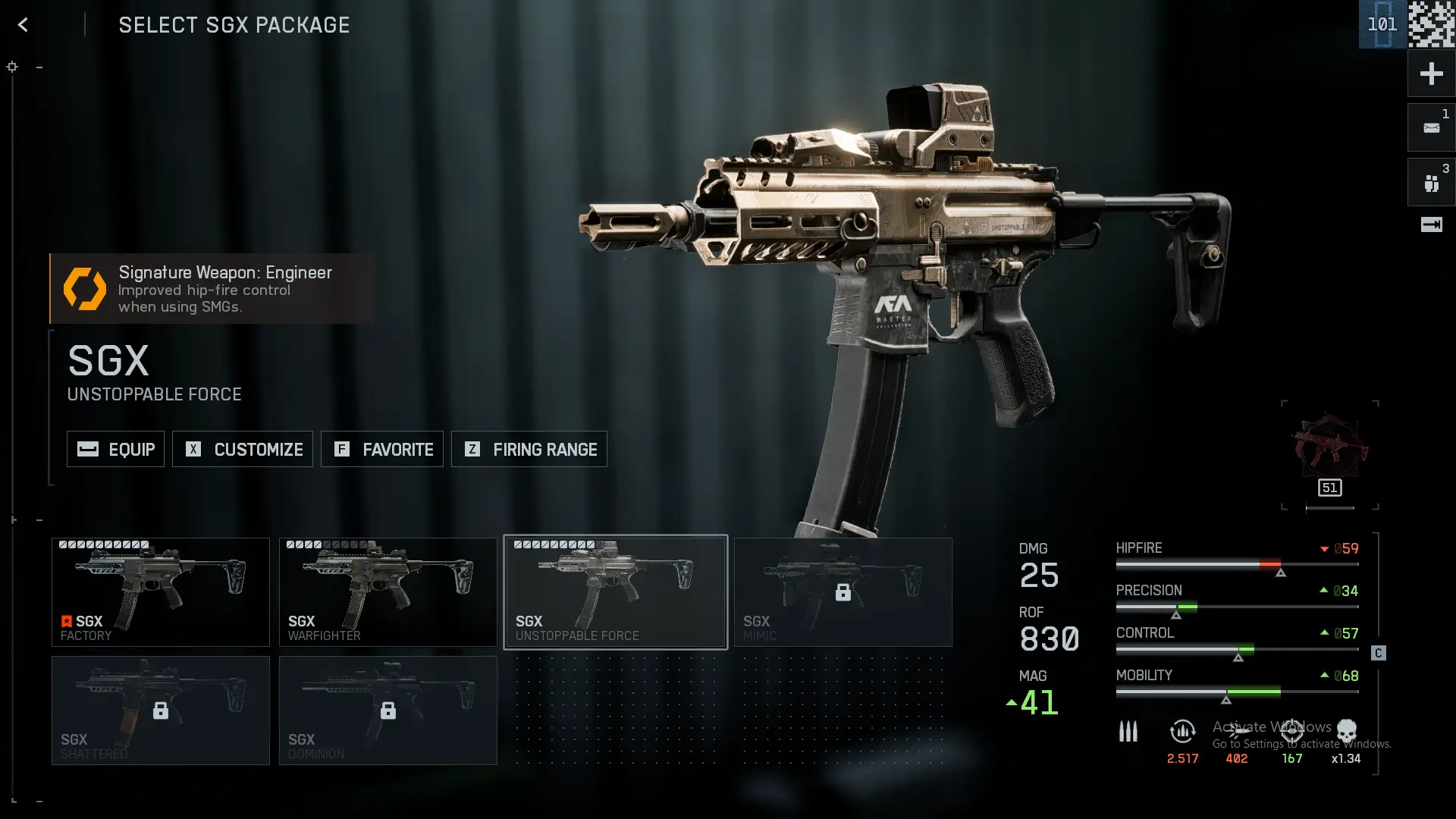Open the Customize weapon screen
The image size is (1456, 819).
click(x=242, y=449)
